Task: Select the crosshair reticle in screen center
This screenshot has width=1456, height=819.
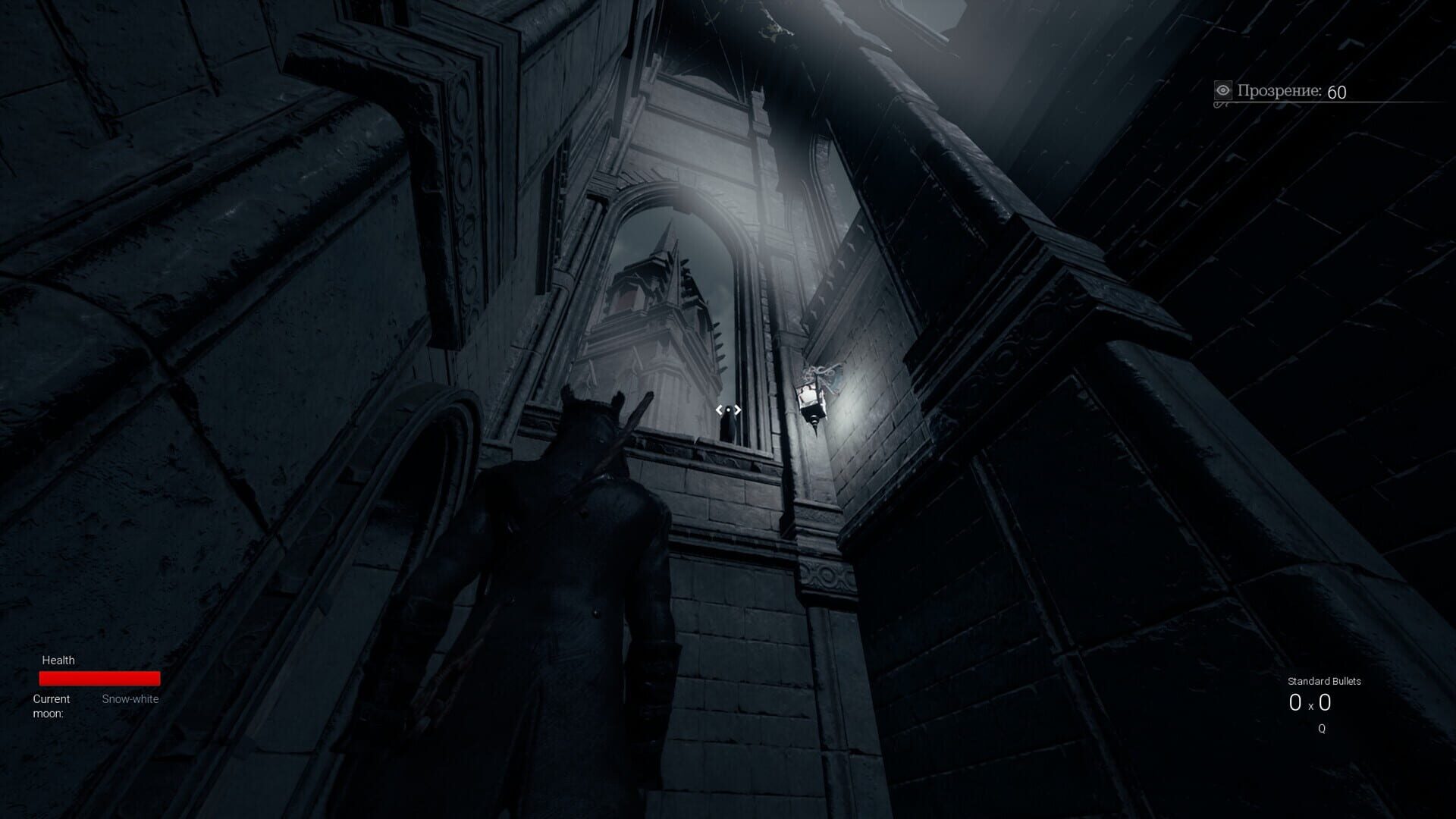Action: (728, 410)
